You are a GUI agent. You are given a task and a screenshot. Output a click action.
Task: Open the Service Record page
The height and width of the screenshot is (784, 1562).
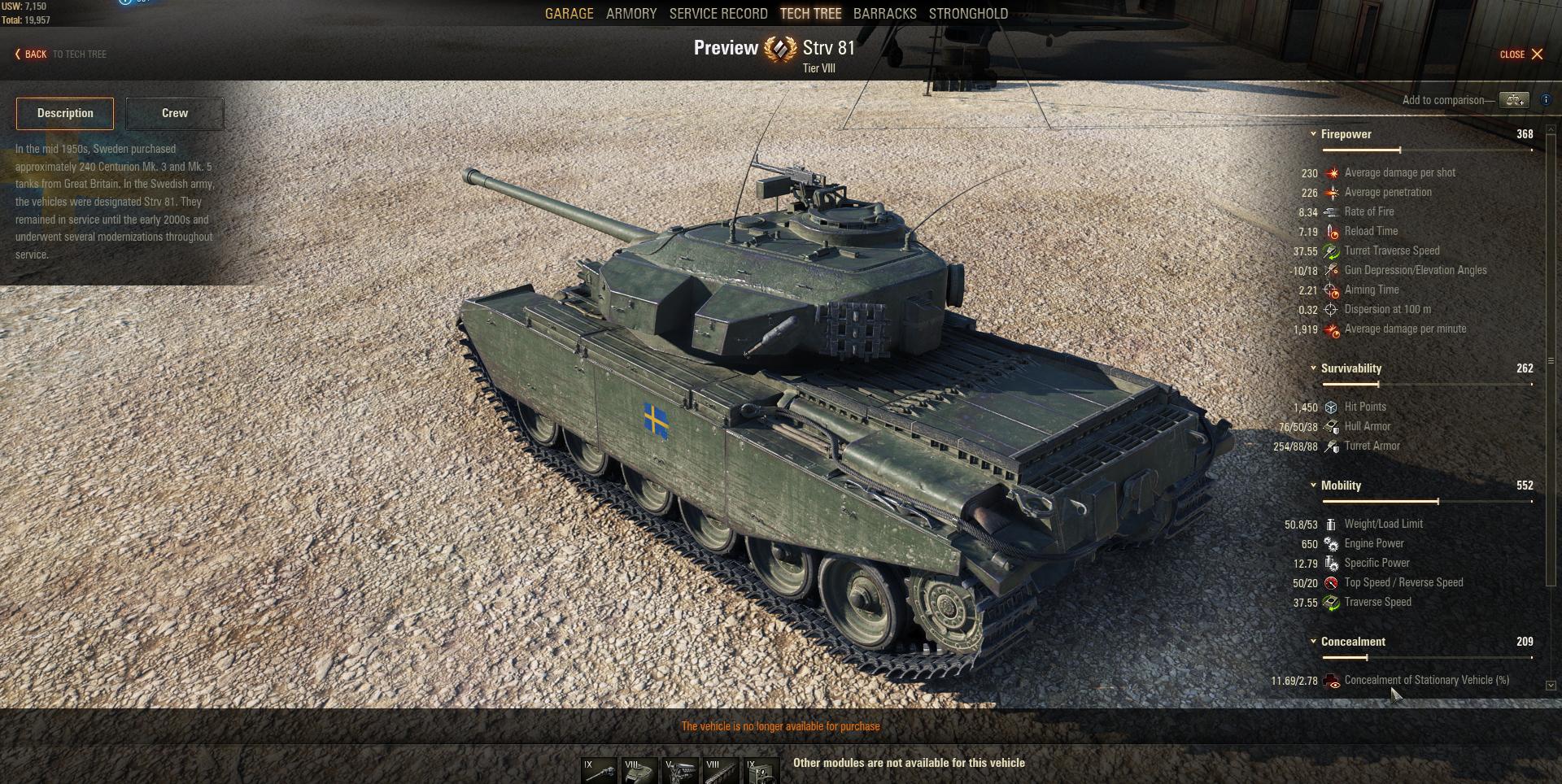(x=718, y=14)
